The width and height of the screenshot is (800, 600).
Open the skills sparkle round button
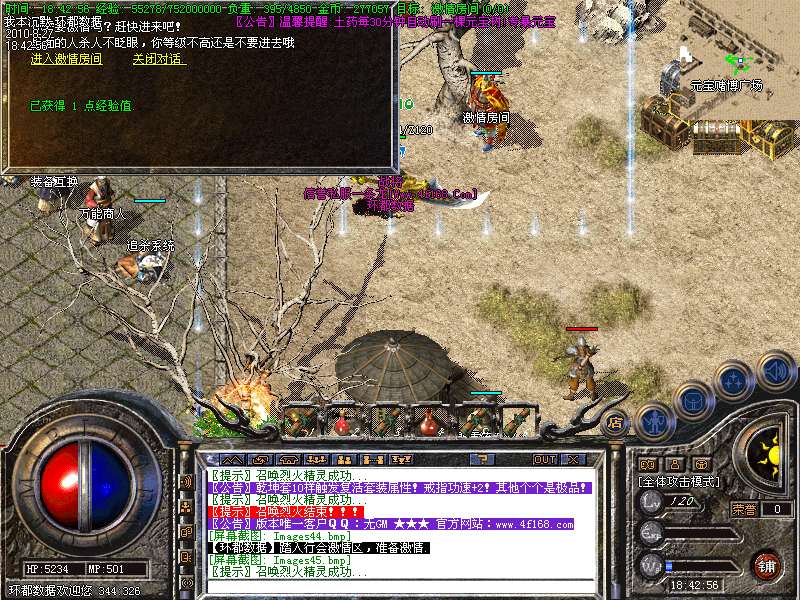pos(734,380)
